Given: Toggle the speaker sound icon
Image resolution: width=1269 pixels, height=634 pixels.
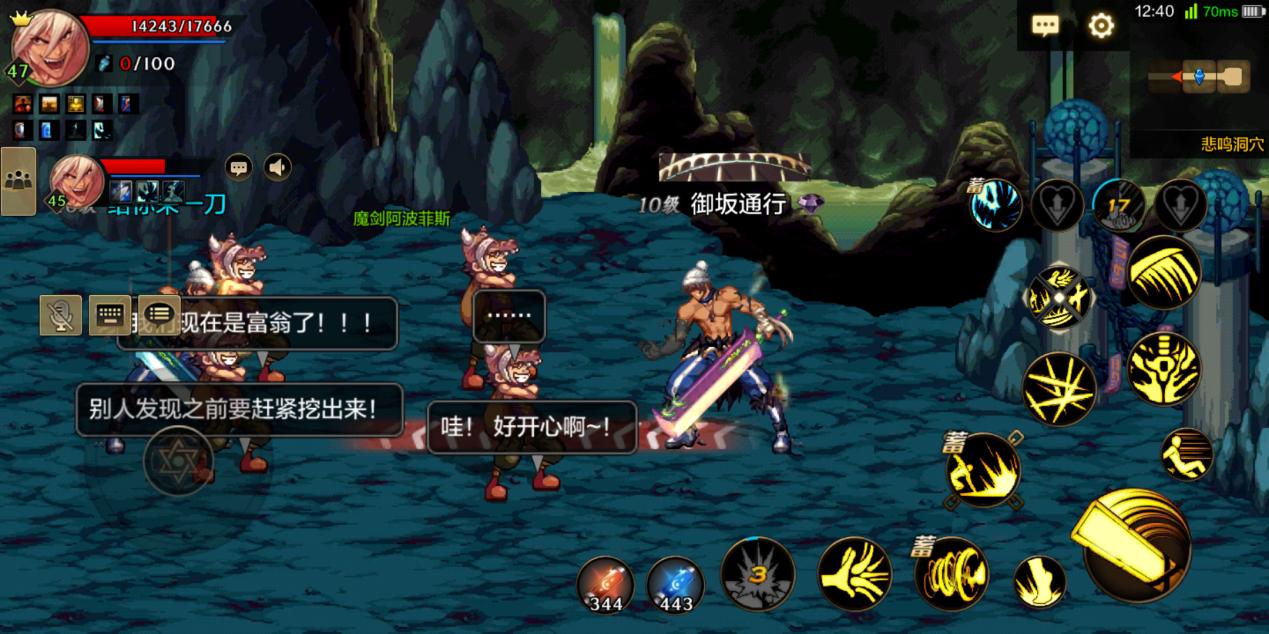Looking at the screenshot, I should click(x=277, y=167).
